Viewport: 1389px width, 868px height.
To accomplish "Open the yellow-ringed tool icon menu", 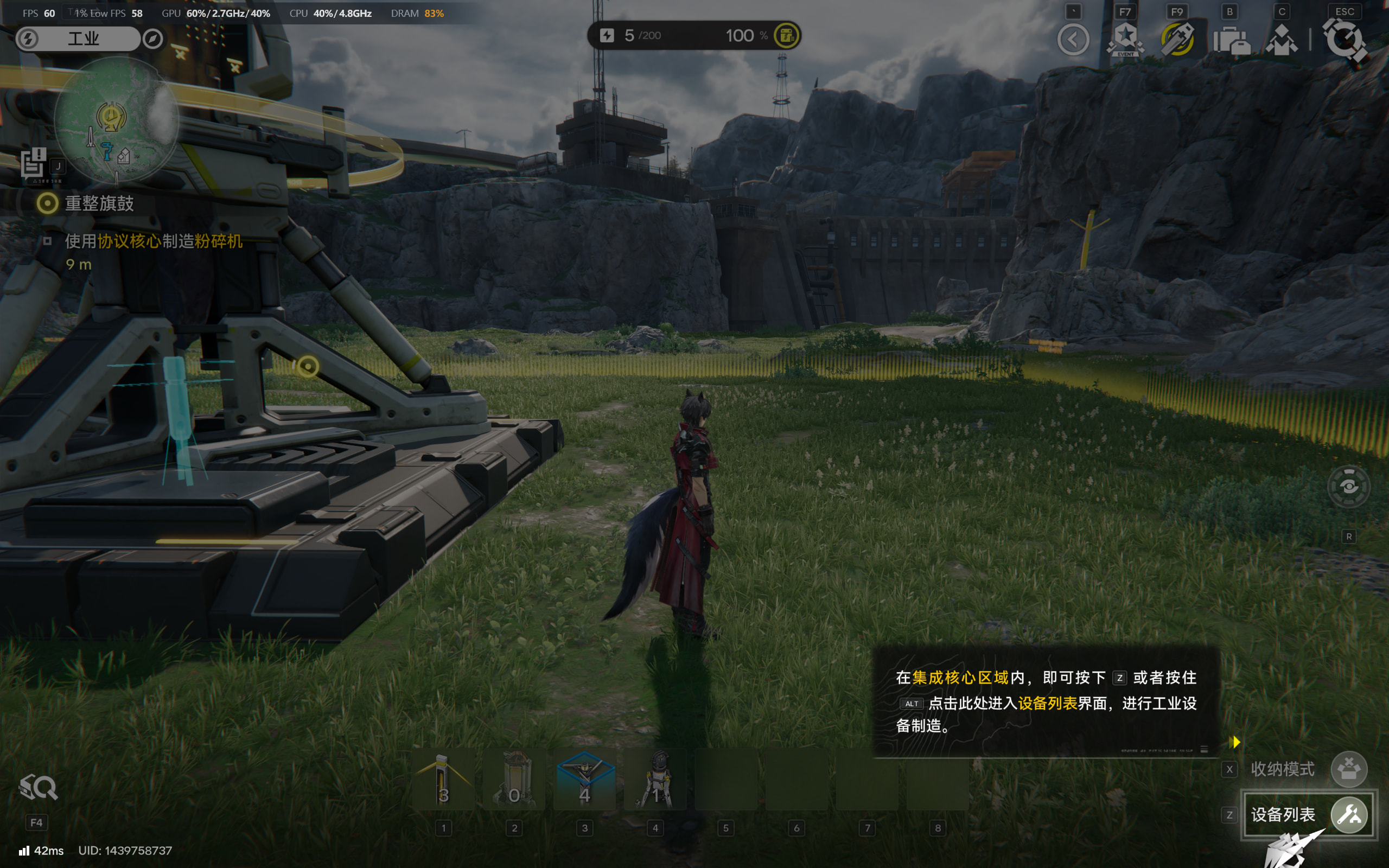I will pyautogui.click(x=1177, y=40).
